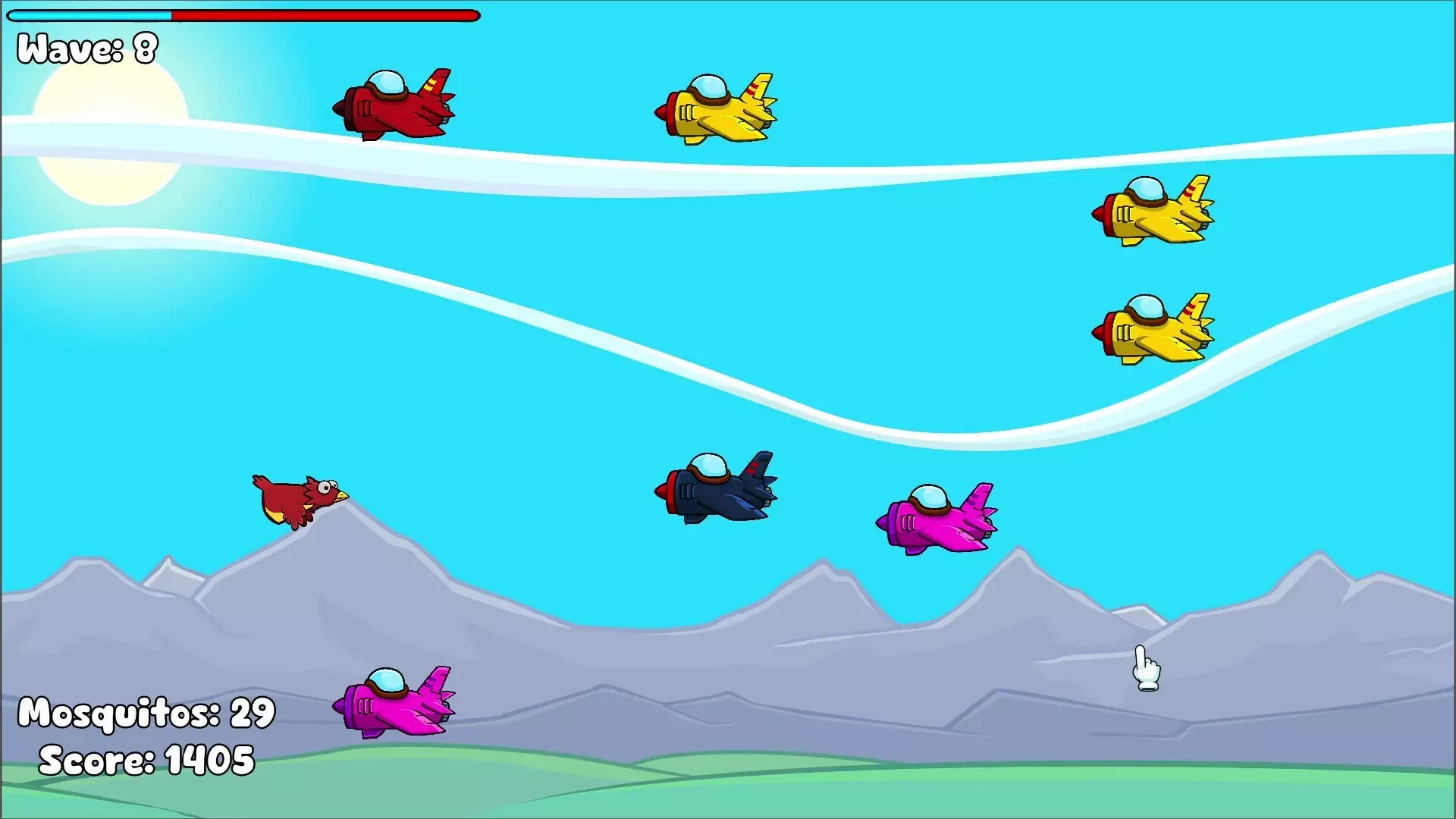
Task: Select the Mosquitos: 29 counter text
Action: [x=146, y=714]
